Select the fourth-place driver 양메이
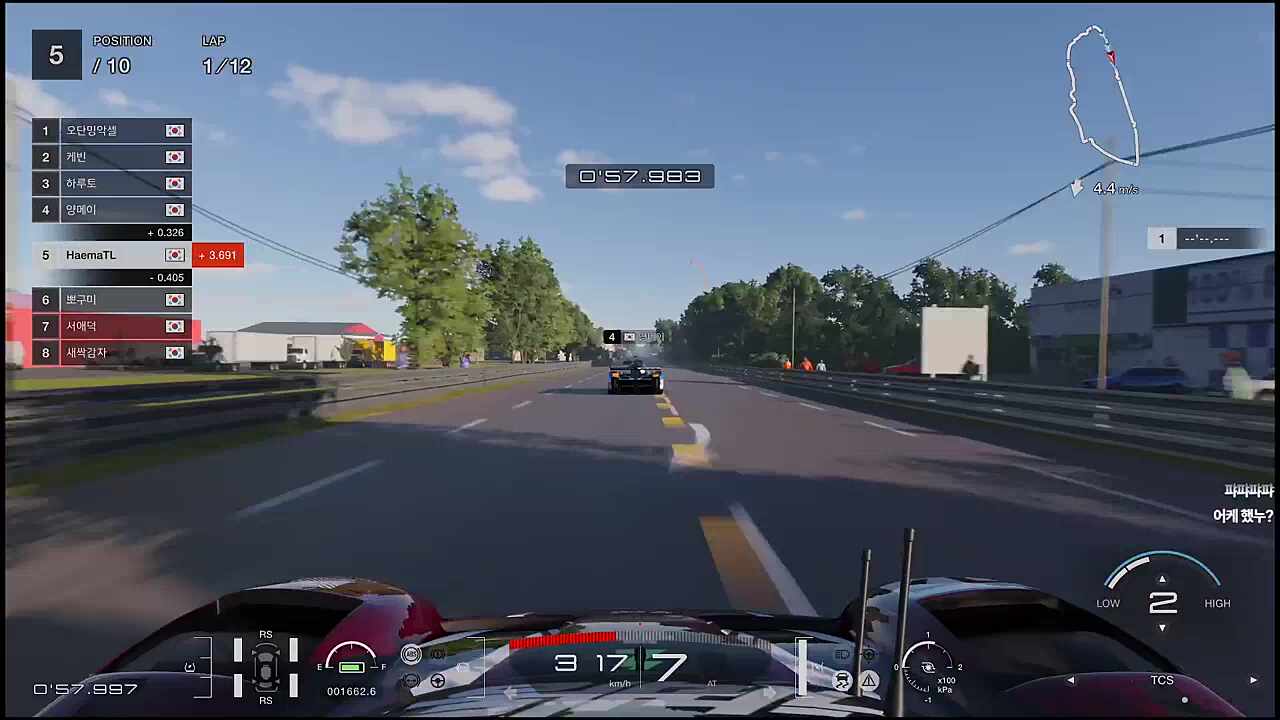Screen dimensions: 1280x720 tap(112, 210)
